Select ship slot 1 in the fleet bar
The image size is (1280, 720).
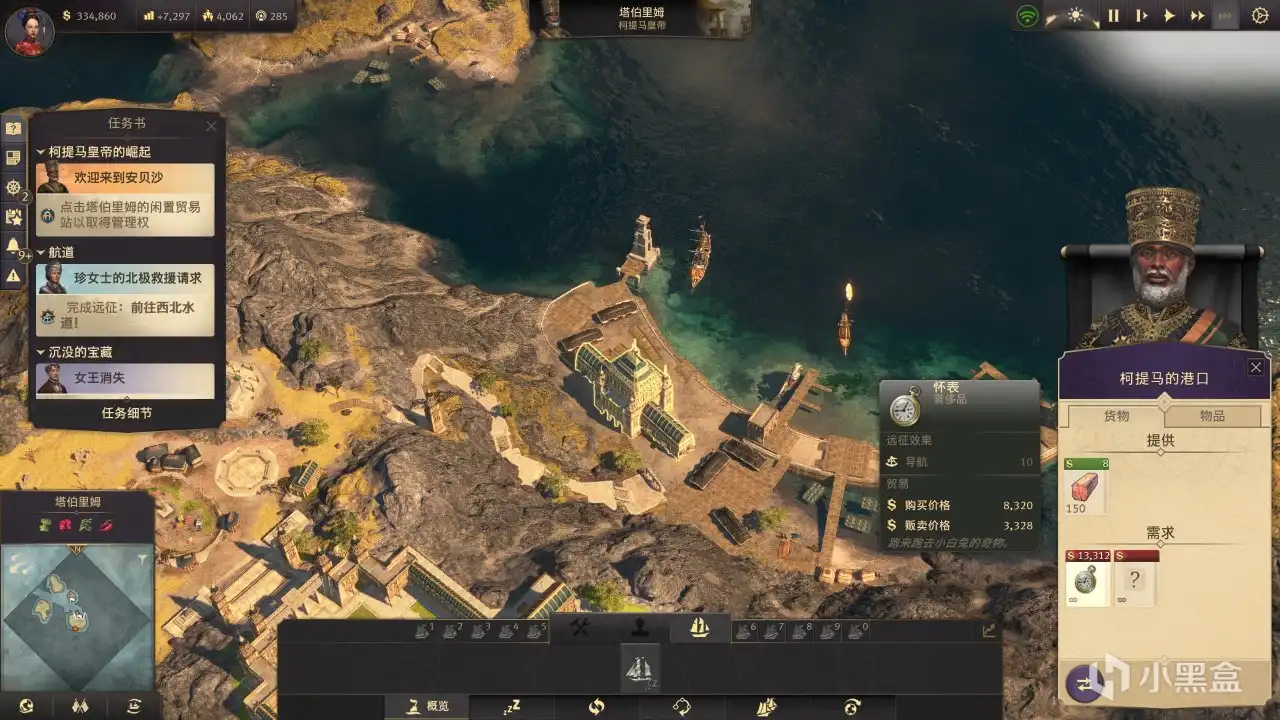[x=423, y=629]
